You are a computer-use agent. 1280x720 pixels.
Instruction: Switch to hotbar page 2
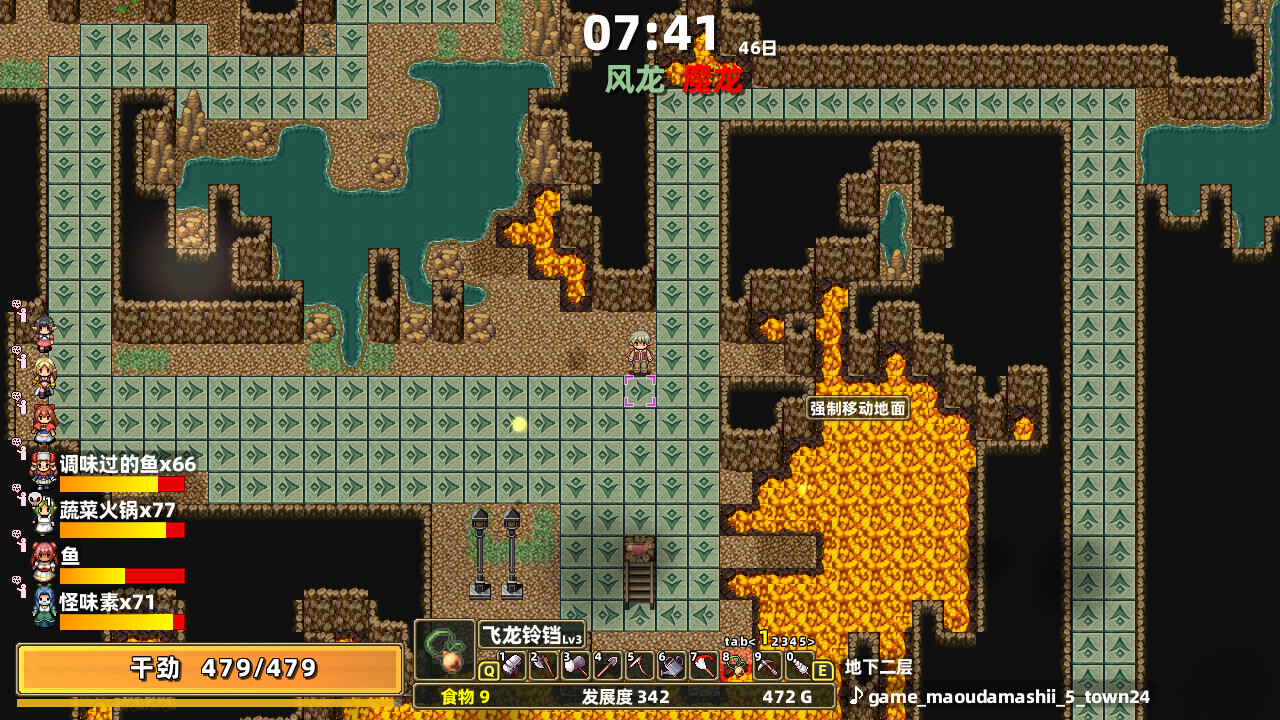pos(775,641)
